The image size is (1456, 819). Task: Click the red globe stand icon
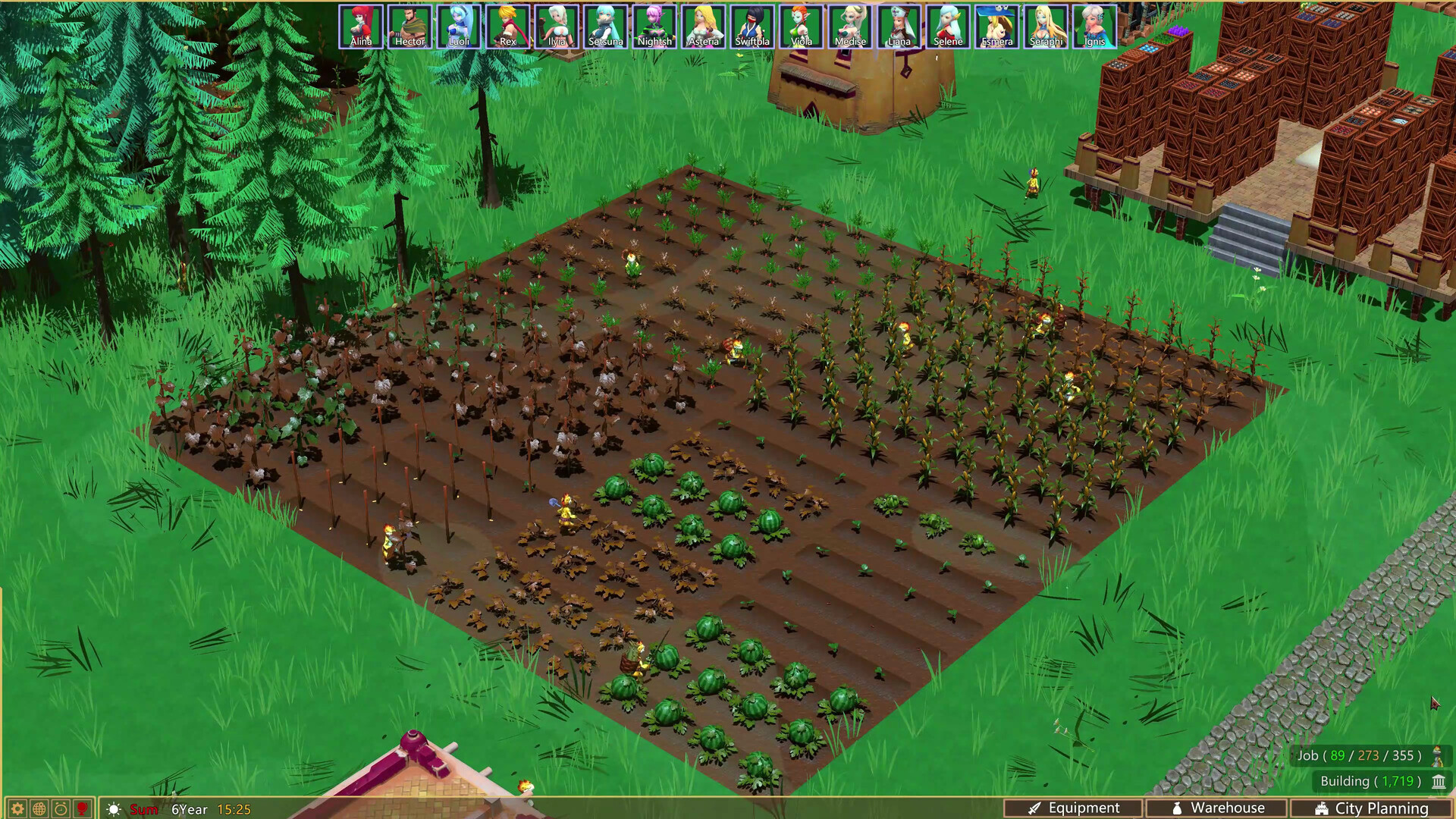click(83, 809)
